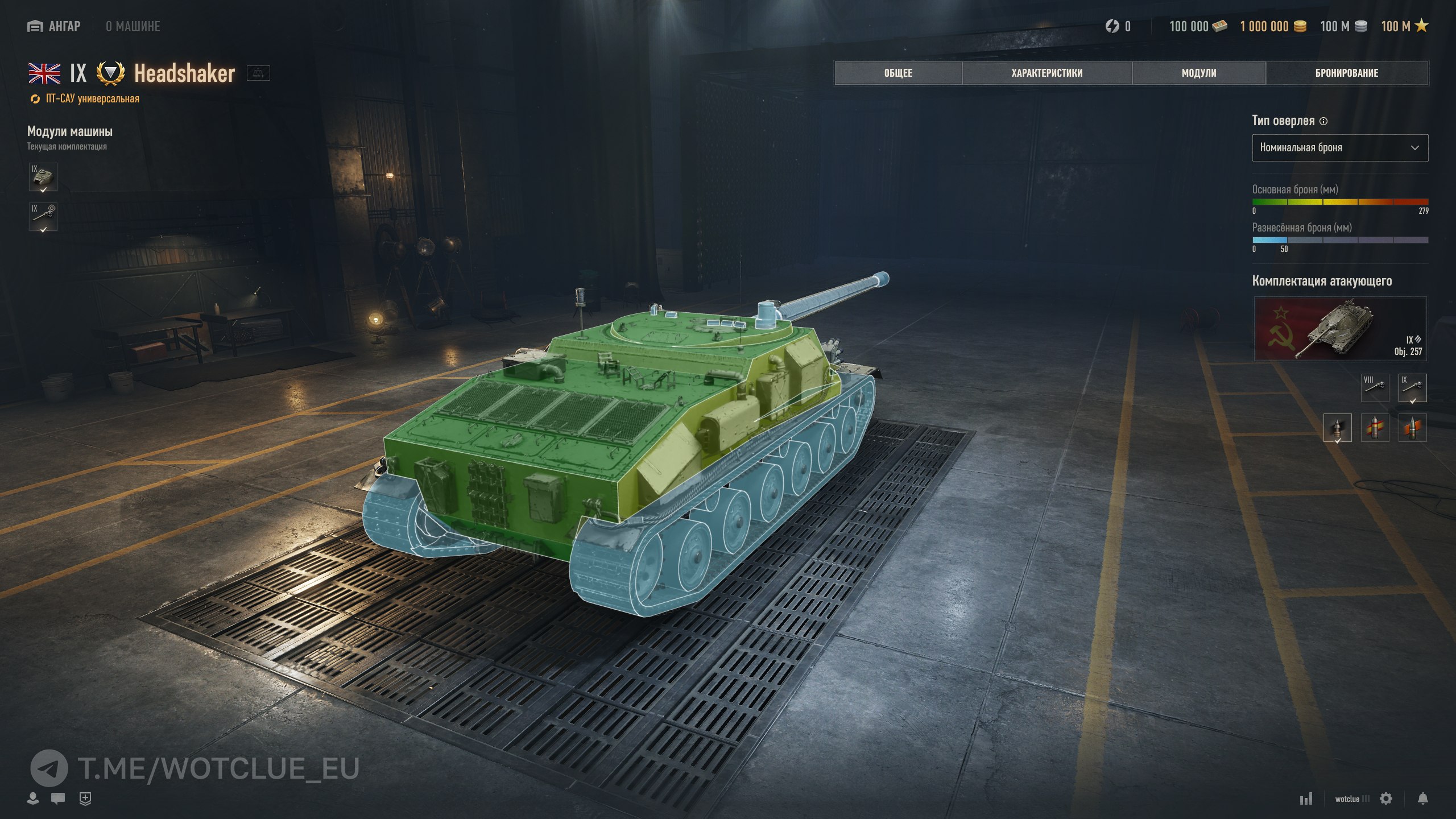Switch to the Общее tab
This screenshot has width=1456, height=819.
point(898,73)
